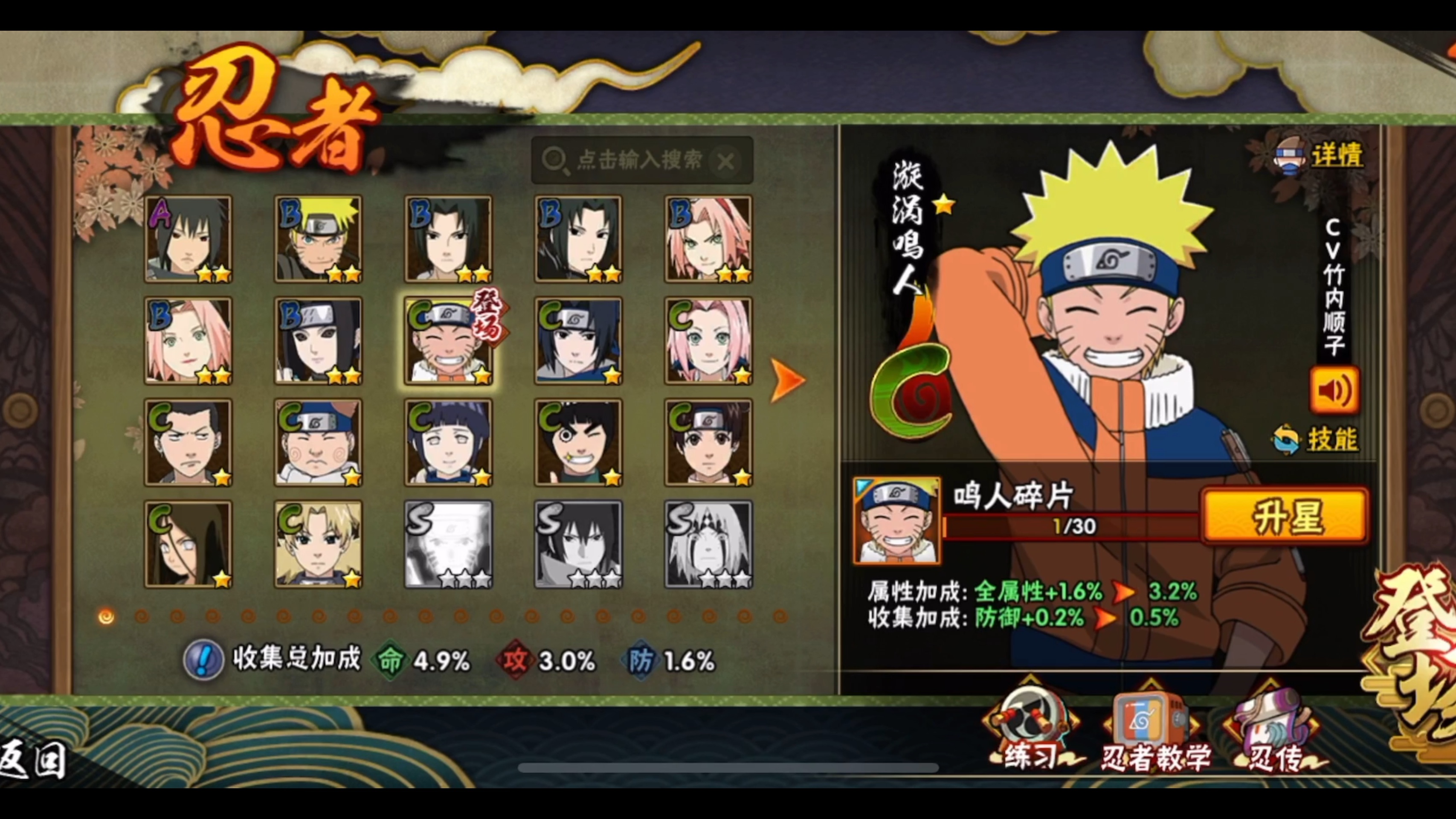Clear the search box with X
This screenshot has height=819, width=1456.
pyautogui.click(x=726, y=162)
